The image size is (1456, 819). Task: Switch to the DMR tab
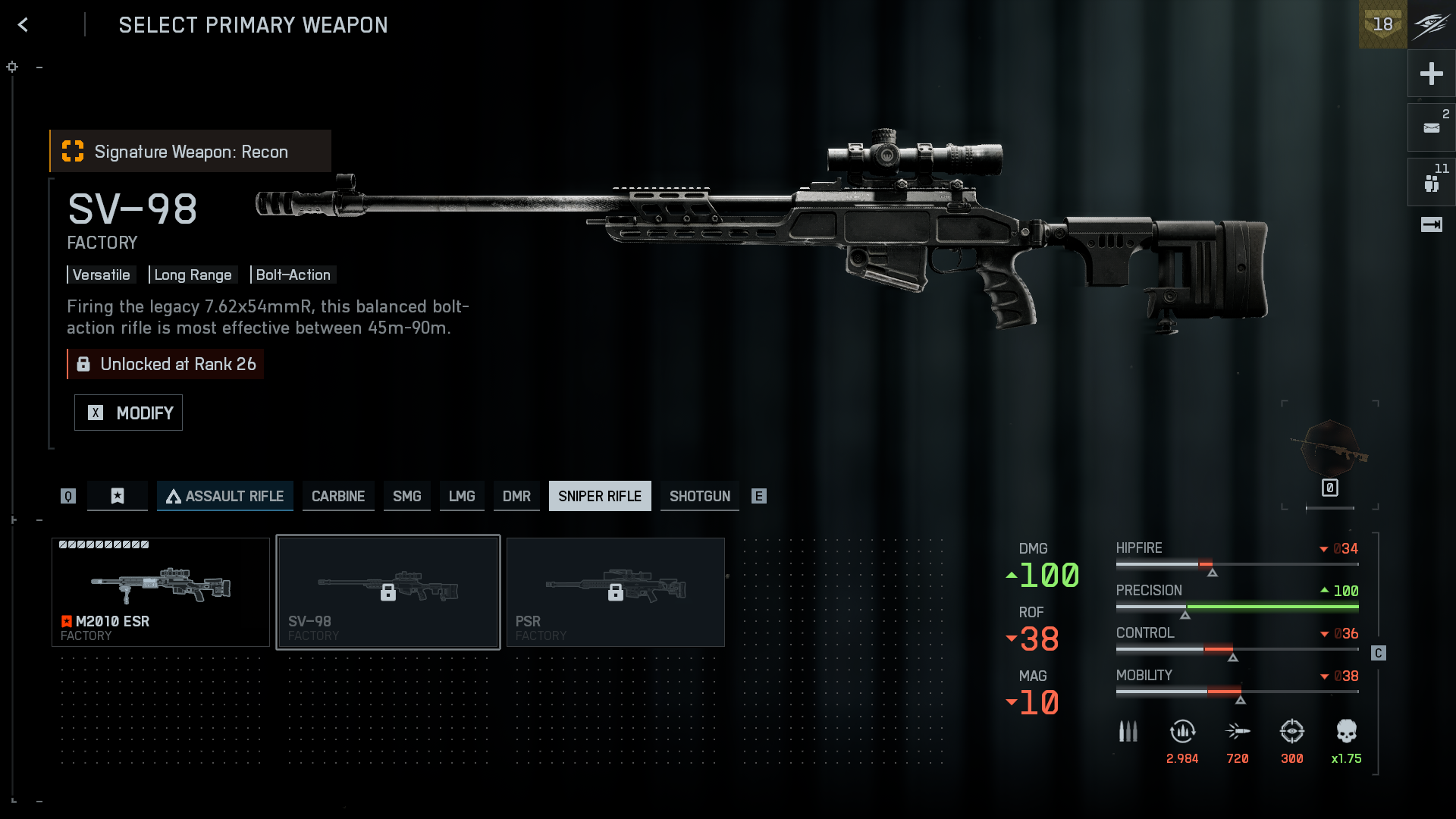[516, 496]
